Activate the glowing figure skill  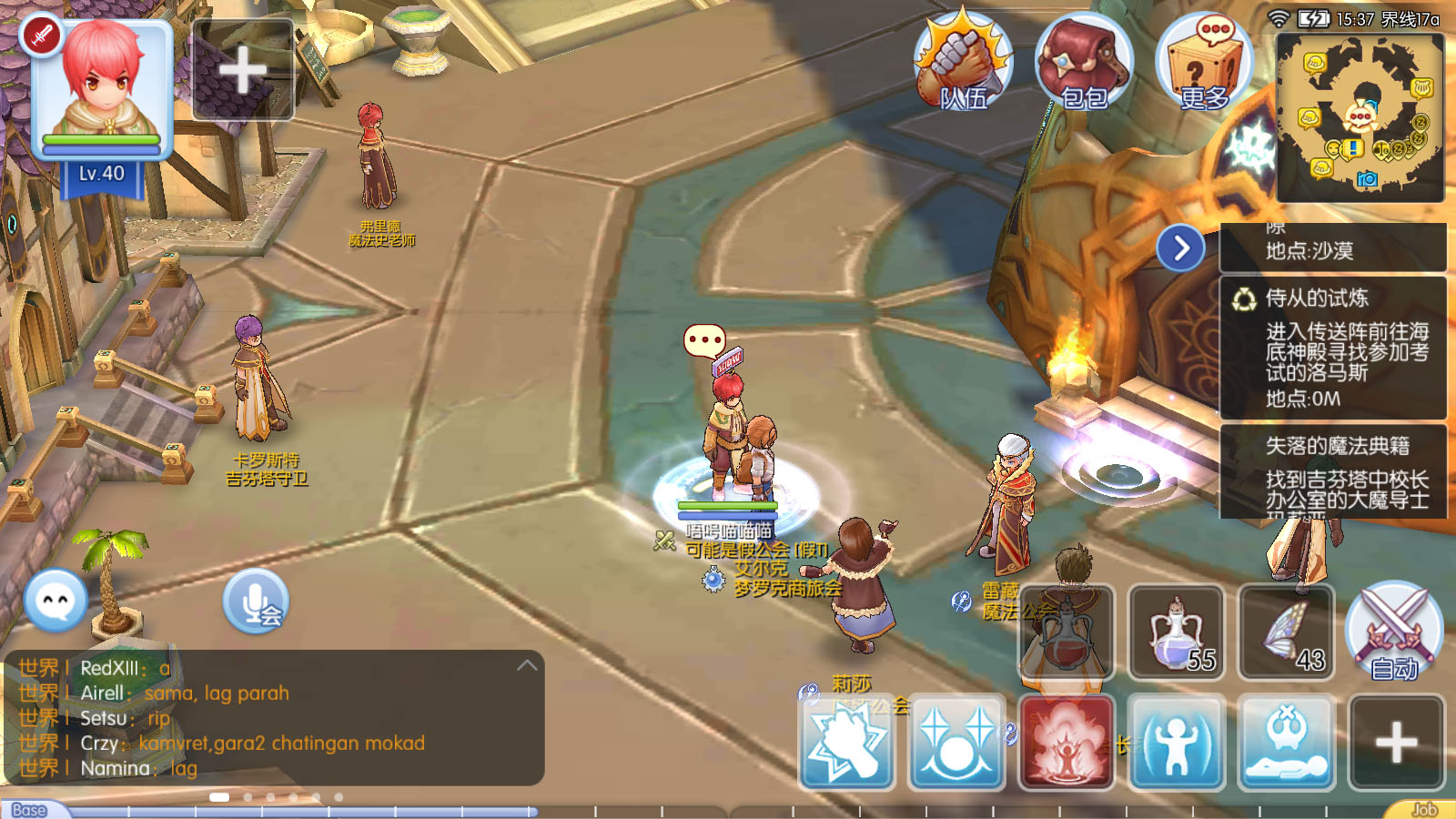click(x=1176, y=743)
